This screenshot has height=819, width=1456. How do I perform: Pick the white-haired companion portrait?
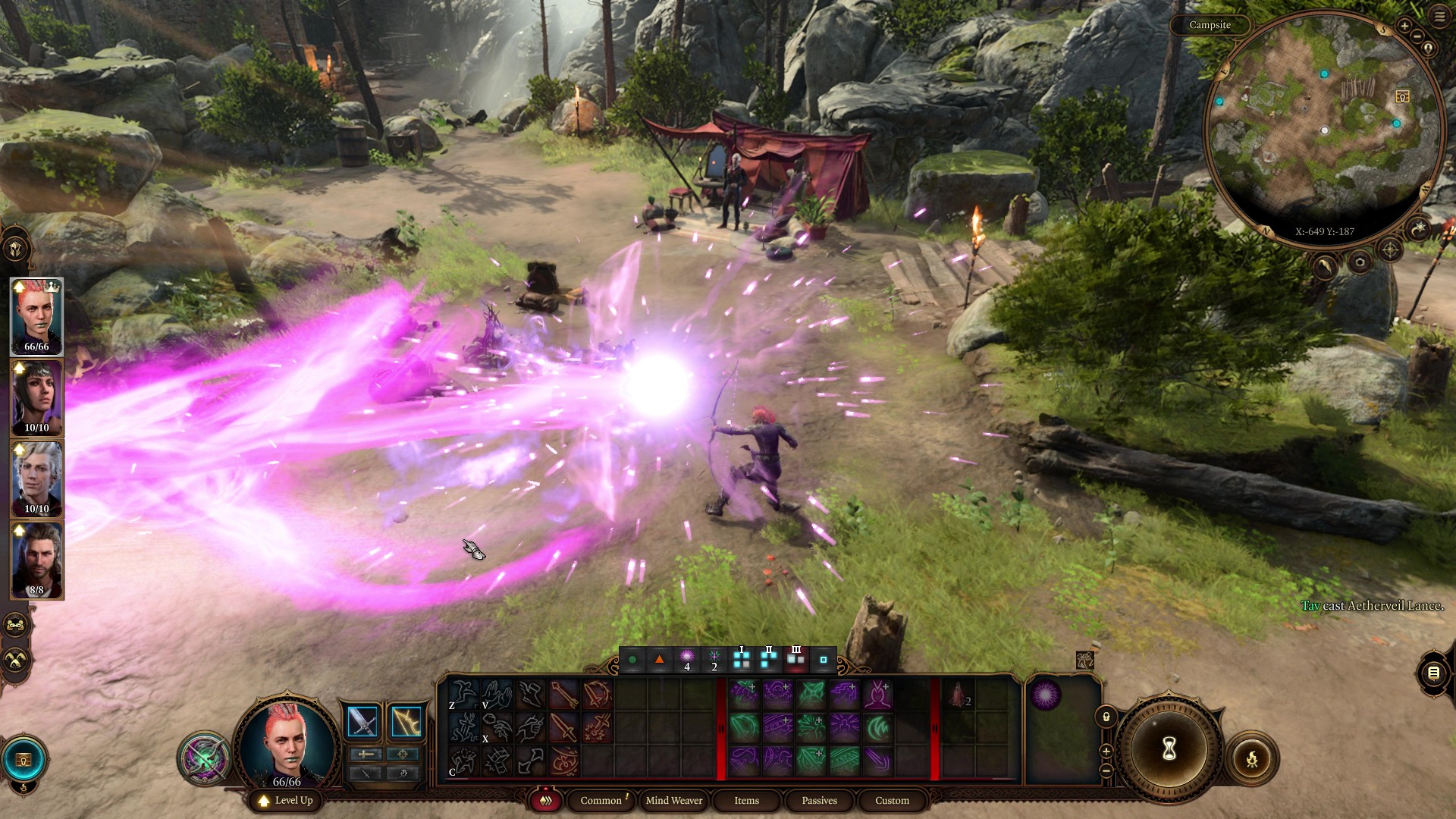[x=36, y=479]
